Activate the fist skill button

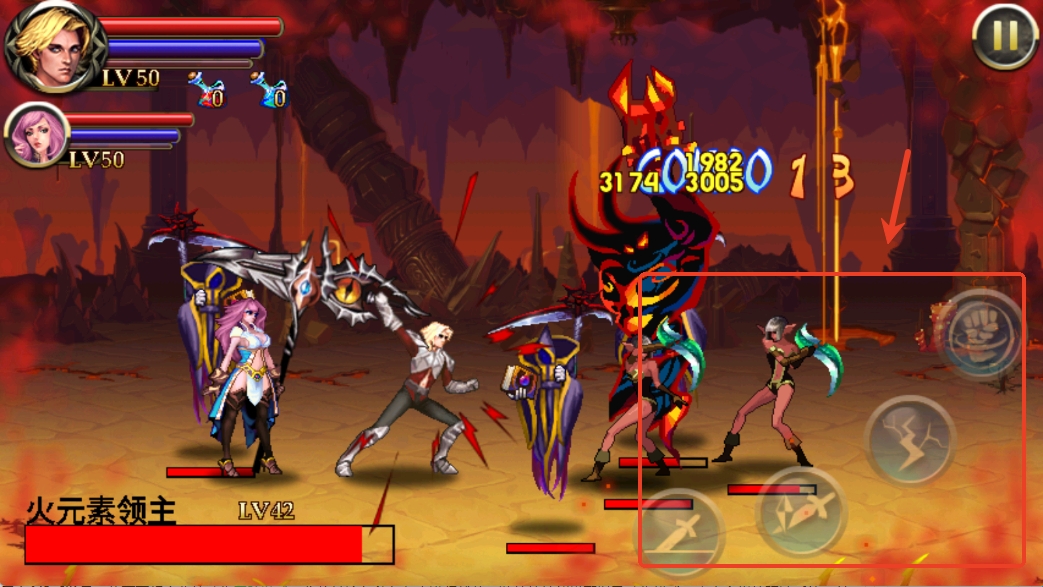point(981,332)
